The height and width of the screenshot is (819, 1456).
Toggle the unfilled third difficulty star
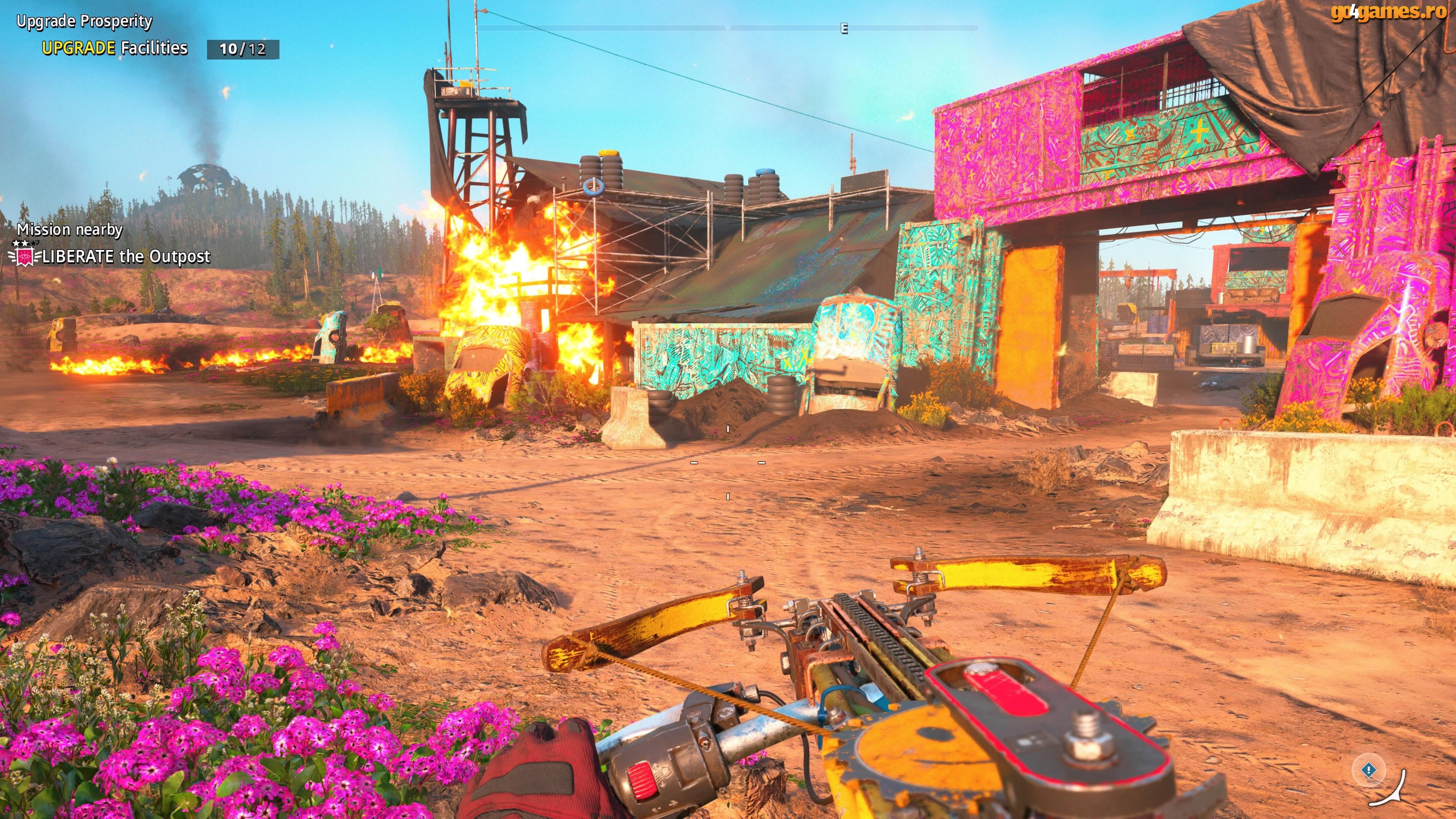(35, 243)
